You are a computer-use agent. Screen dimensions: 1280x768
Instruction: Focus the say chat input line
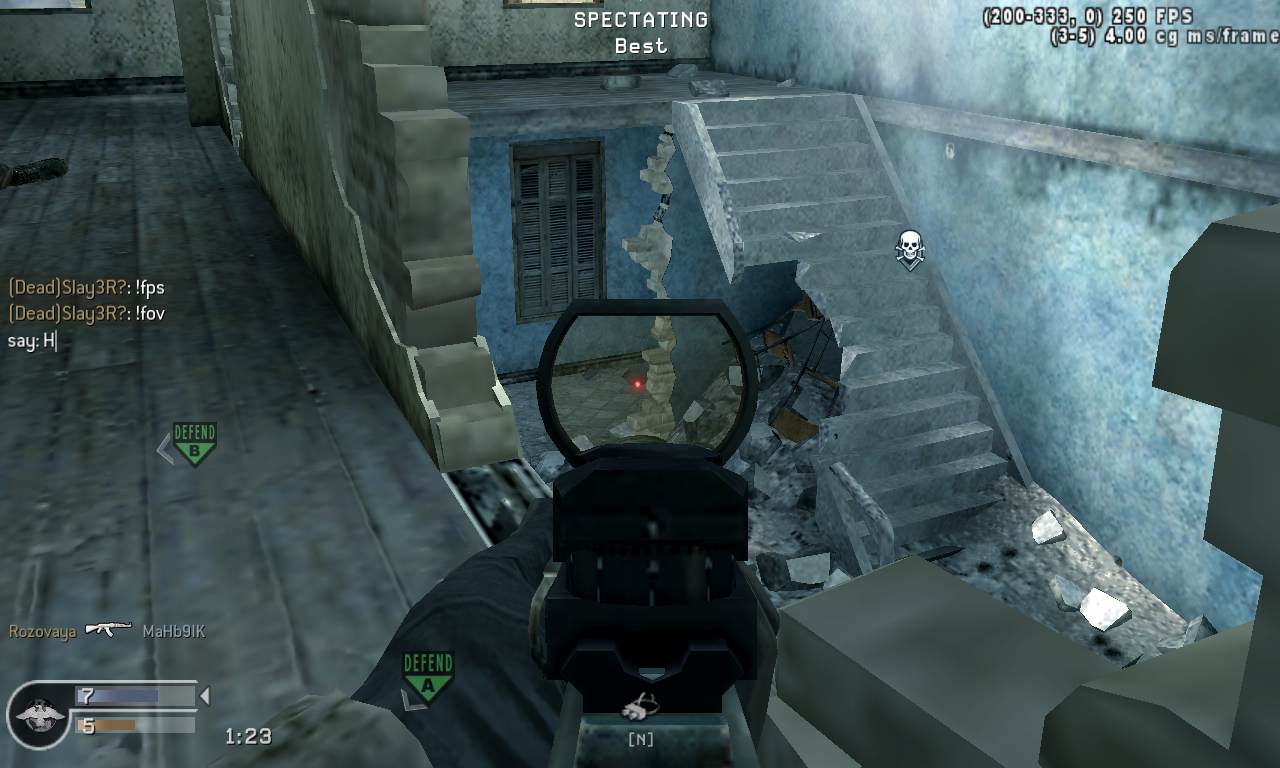tap(33, 341)
